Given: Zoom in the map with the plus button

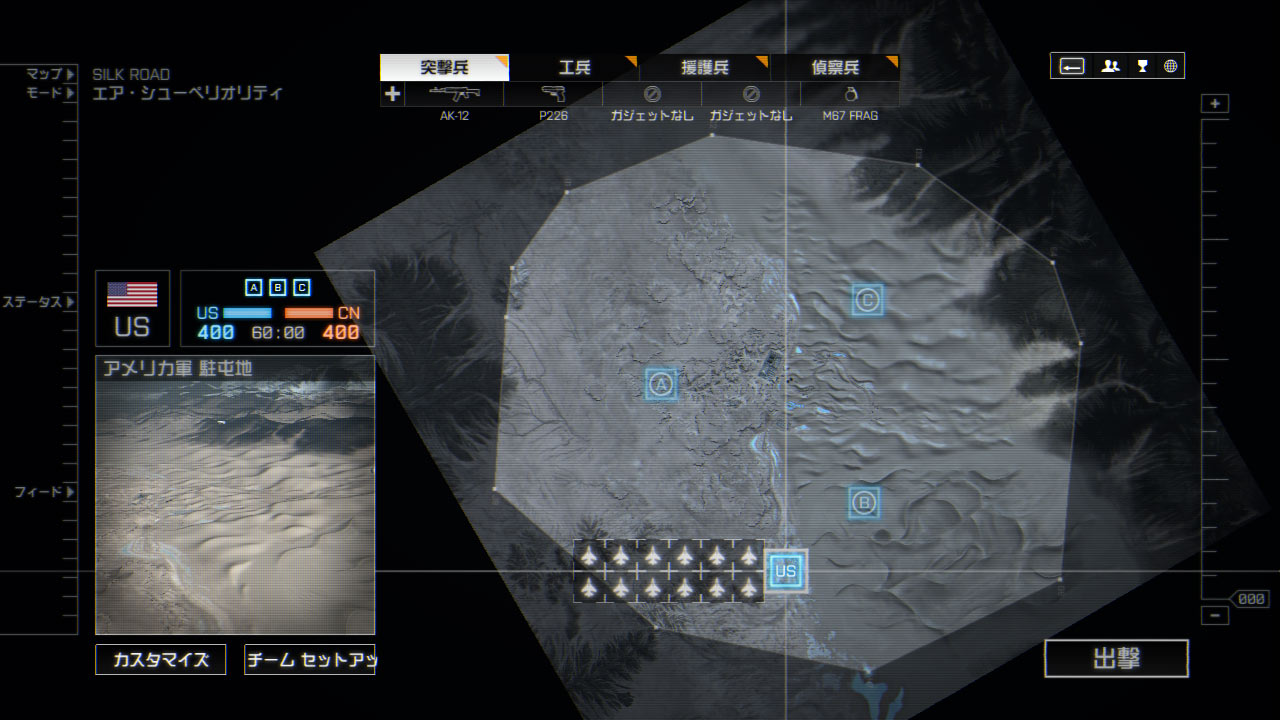Looking at the screenshot, I should click(1215, 104).
